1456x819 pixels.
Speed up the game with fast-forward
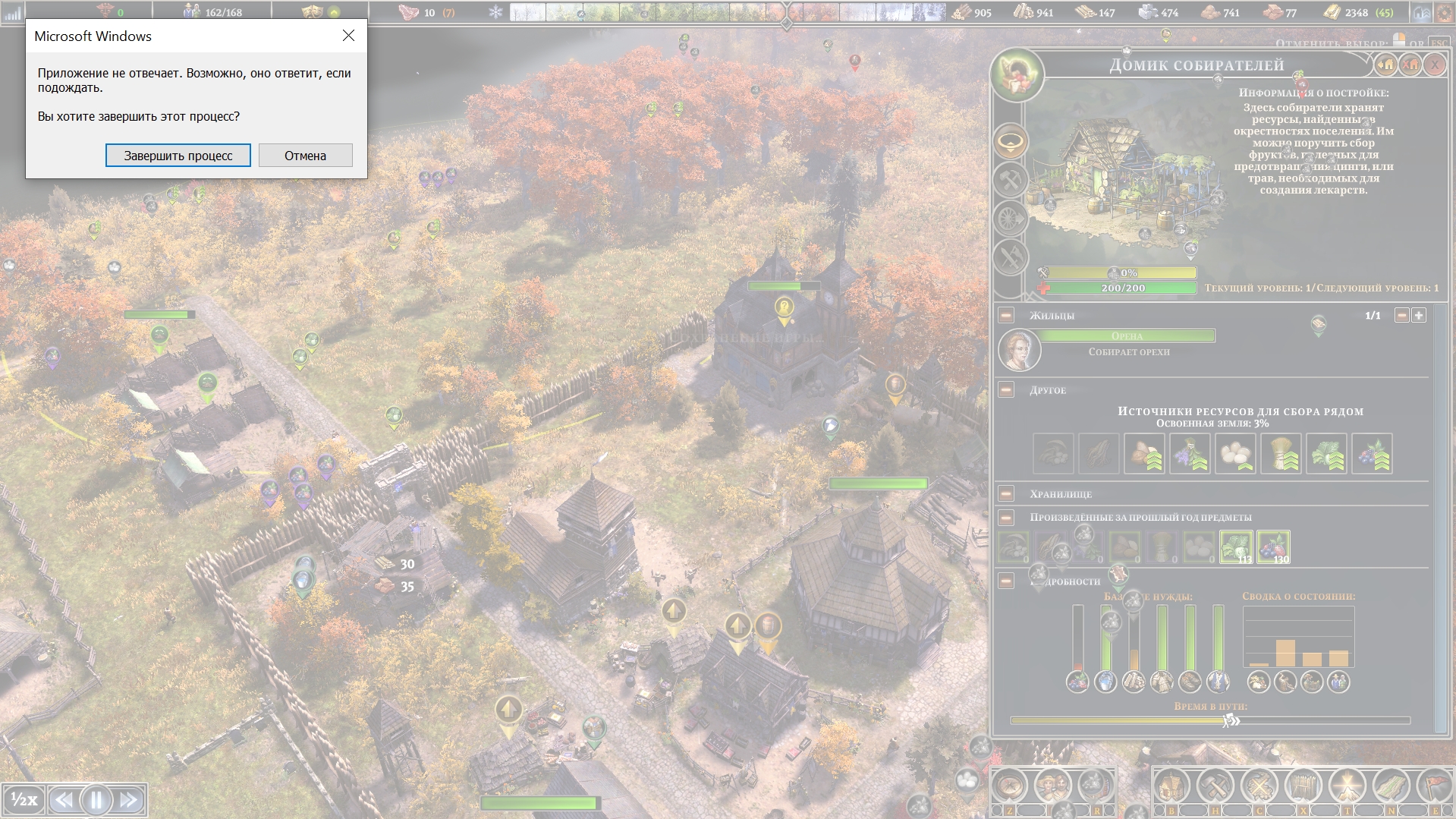[129, 799]
